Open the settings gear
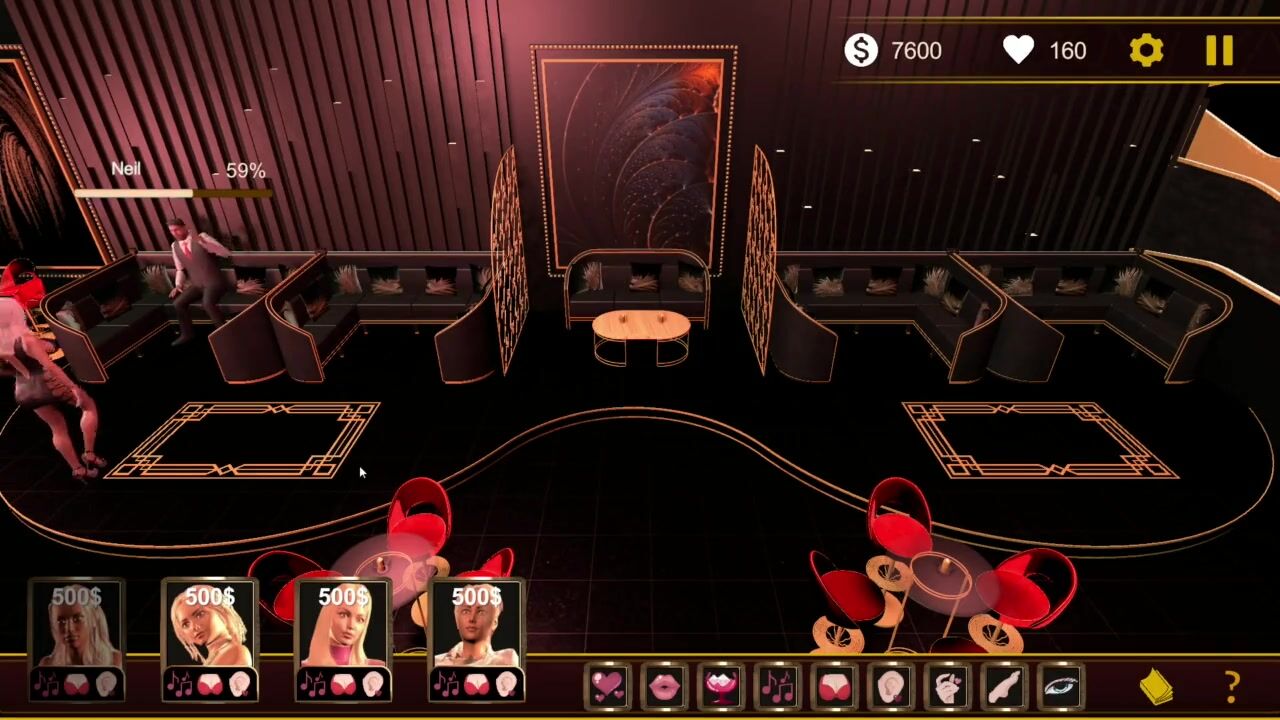This screenshot has height=720, width=1280. pos(1146,51)
